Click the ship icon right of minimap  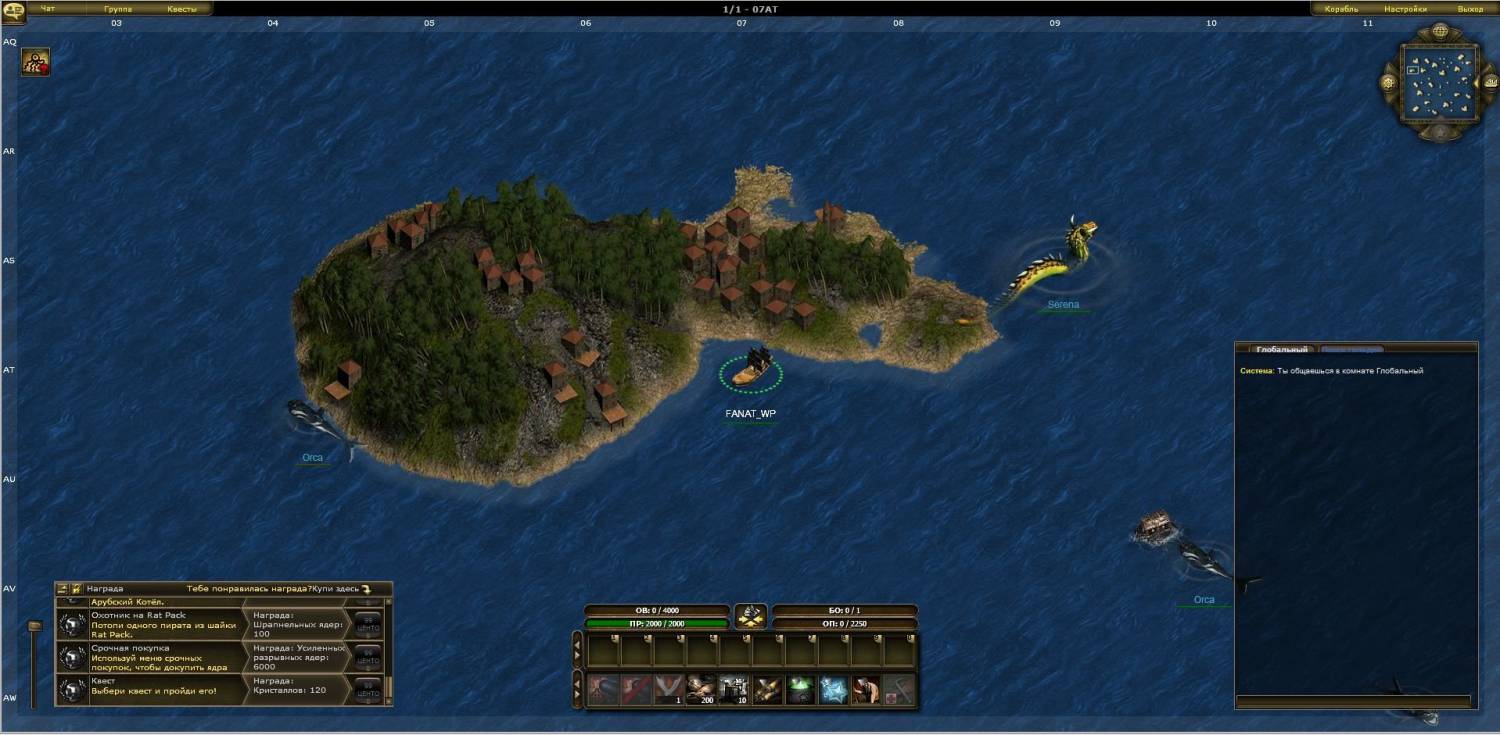coord(1488,83)
